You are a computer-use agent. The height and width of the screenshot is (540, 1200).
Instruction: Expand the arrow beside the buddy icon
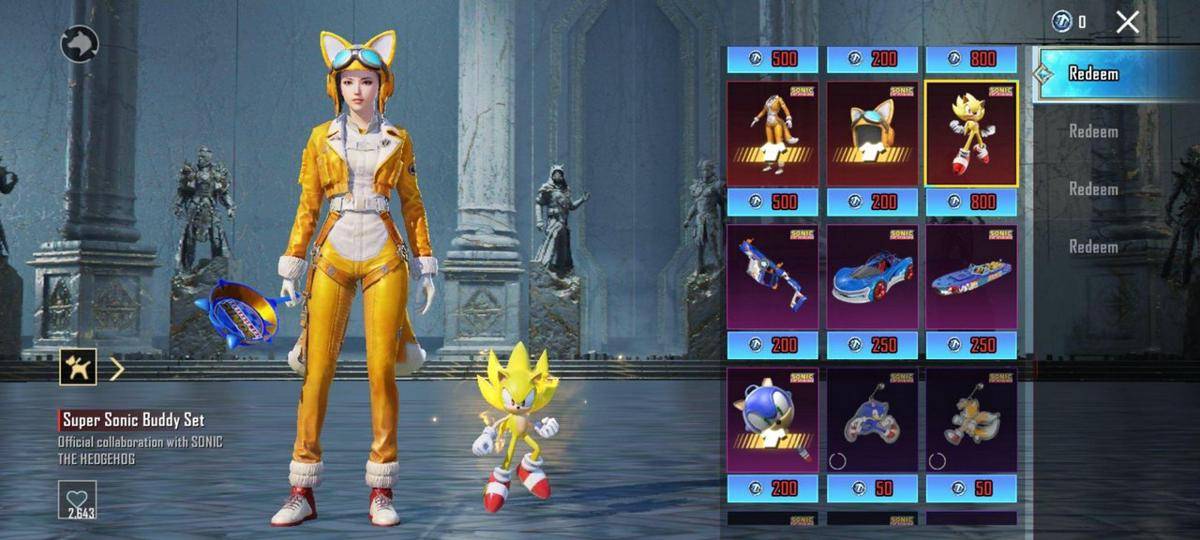tap(117, 369)
